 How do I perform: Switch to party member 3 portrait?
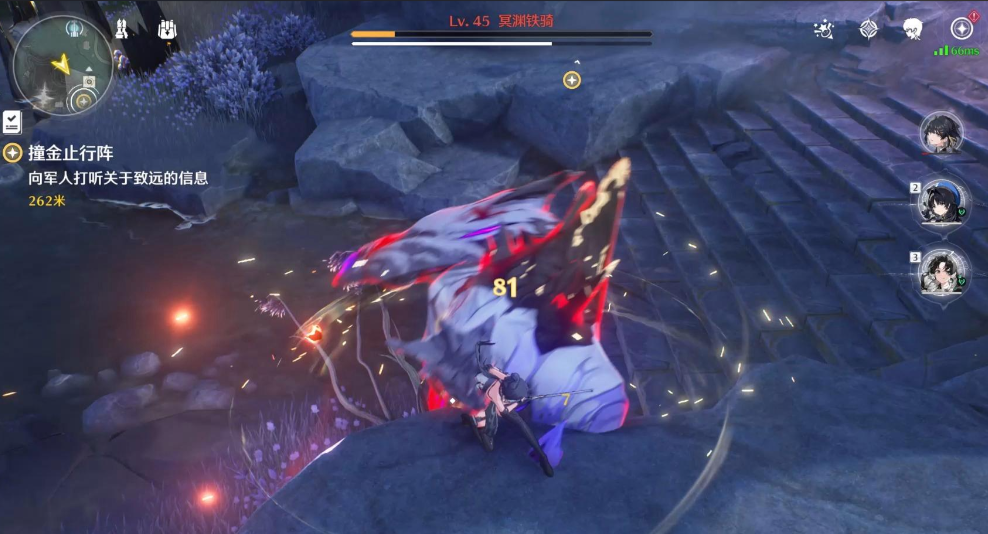click(x=943, y=271)
